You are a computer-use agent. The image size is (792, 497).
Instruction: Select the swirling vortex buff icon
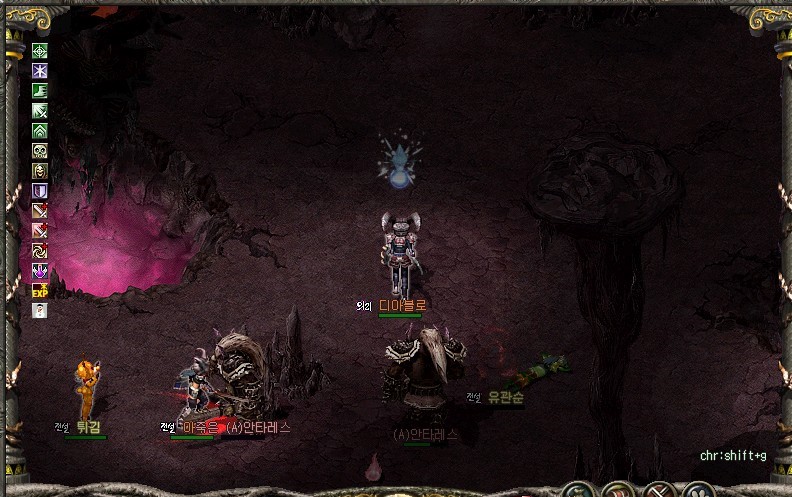coord(40,250)
